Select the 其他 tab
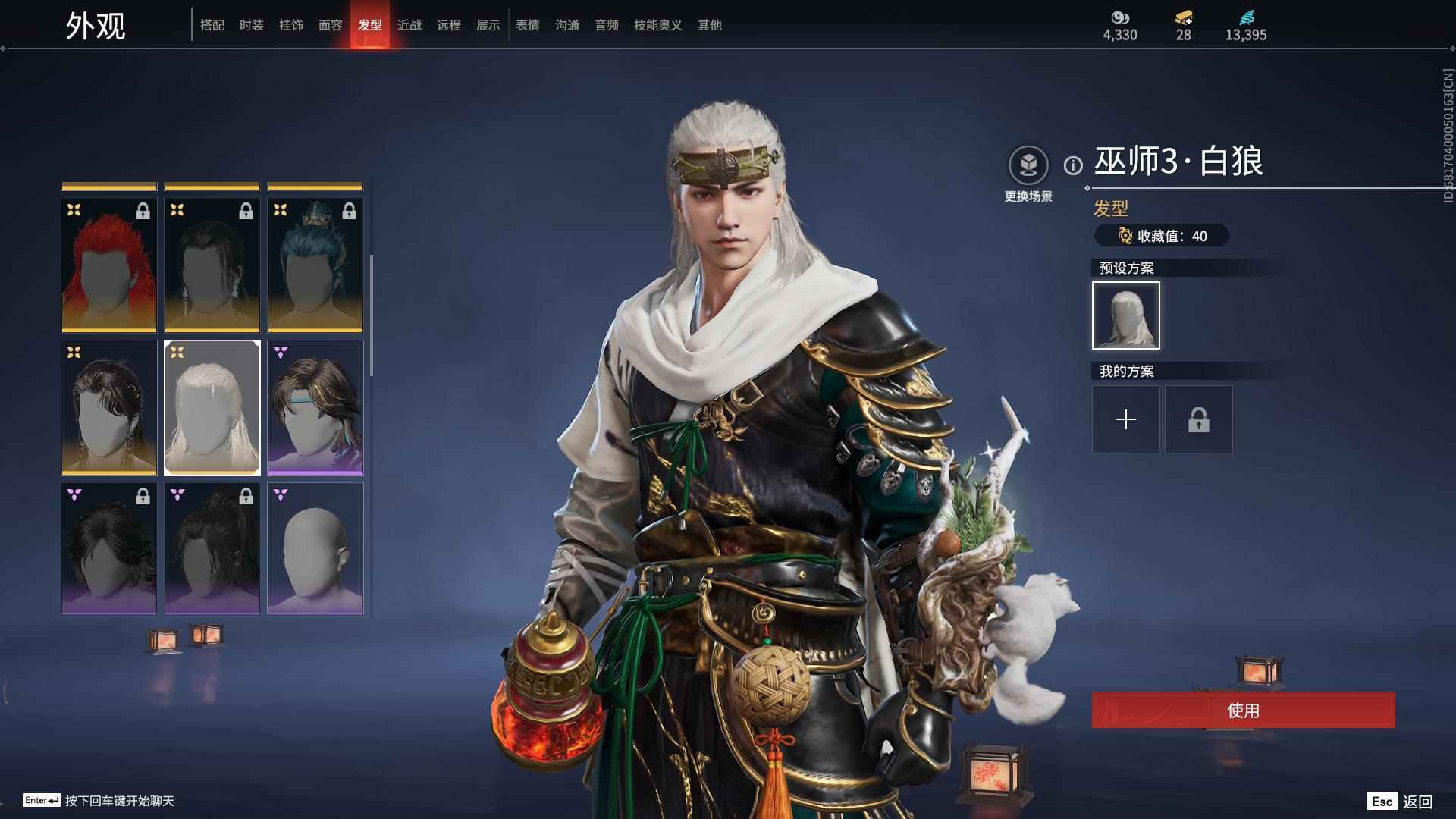Viewport: 1456px width, 819px height. tap(710, 25)
